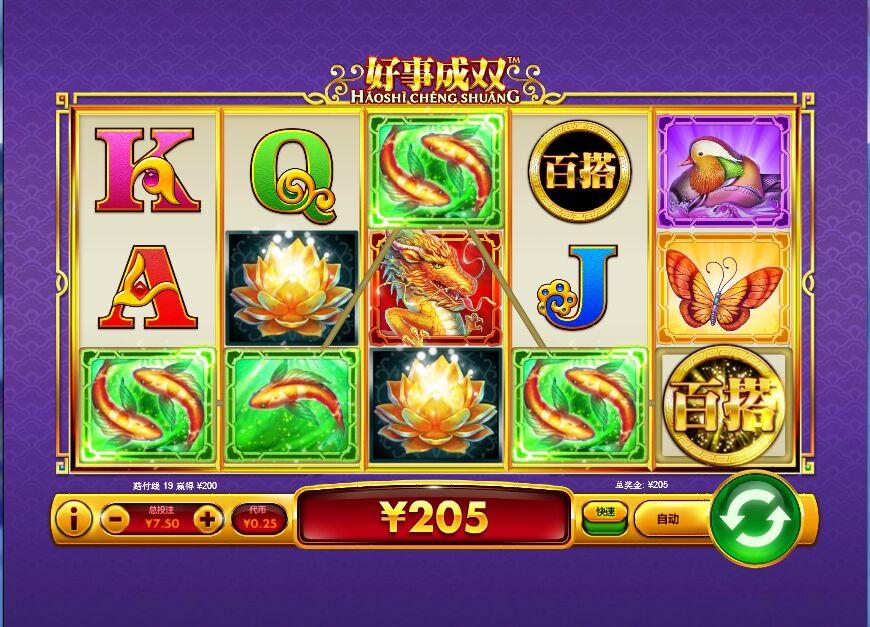Activate the 自动 auto spin button
This screenshot has height=627, width=870.
click(667, 518)
